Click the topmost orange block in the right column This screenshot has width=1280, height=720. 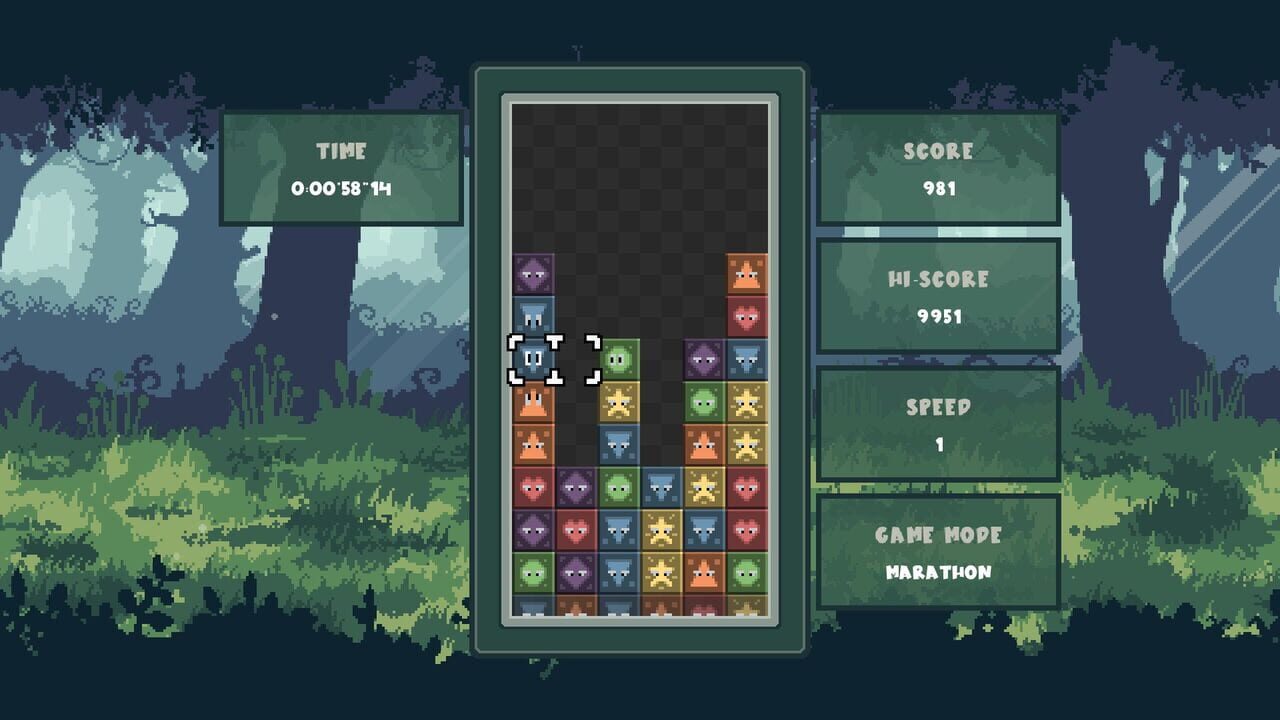(x=747, y=273)
